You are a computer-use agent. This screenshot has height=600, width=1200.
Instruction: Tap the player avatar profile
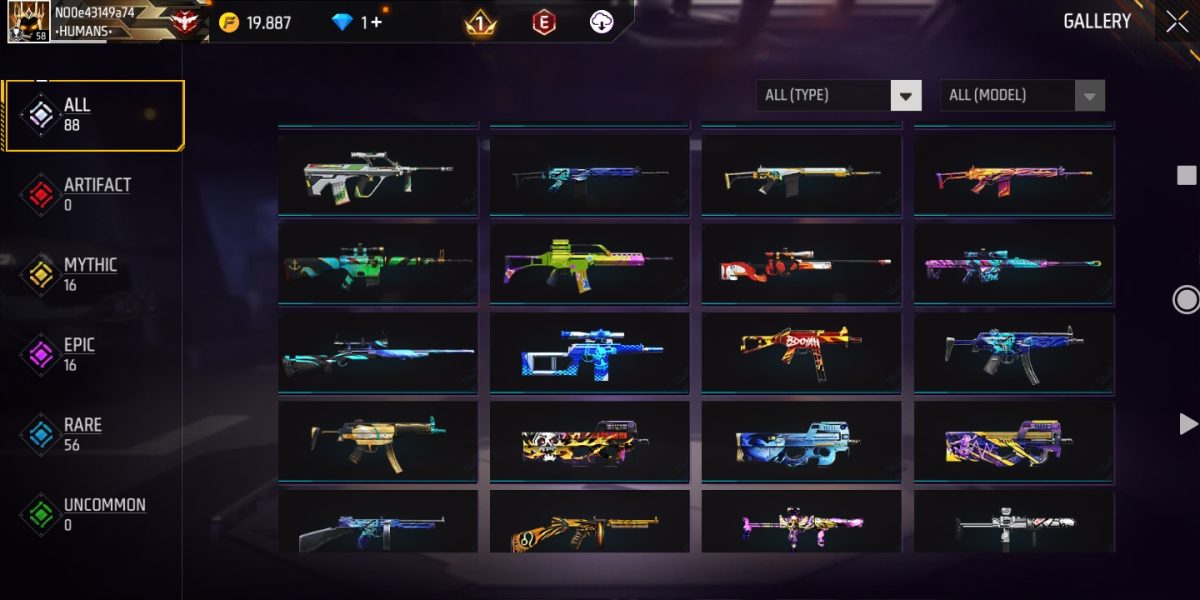pyautogui.click(x=27, y=21)
